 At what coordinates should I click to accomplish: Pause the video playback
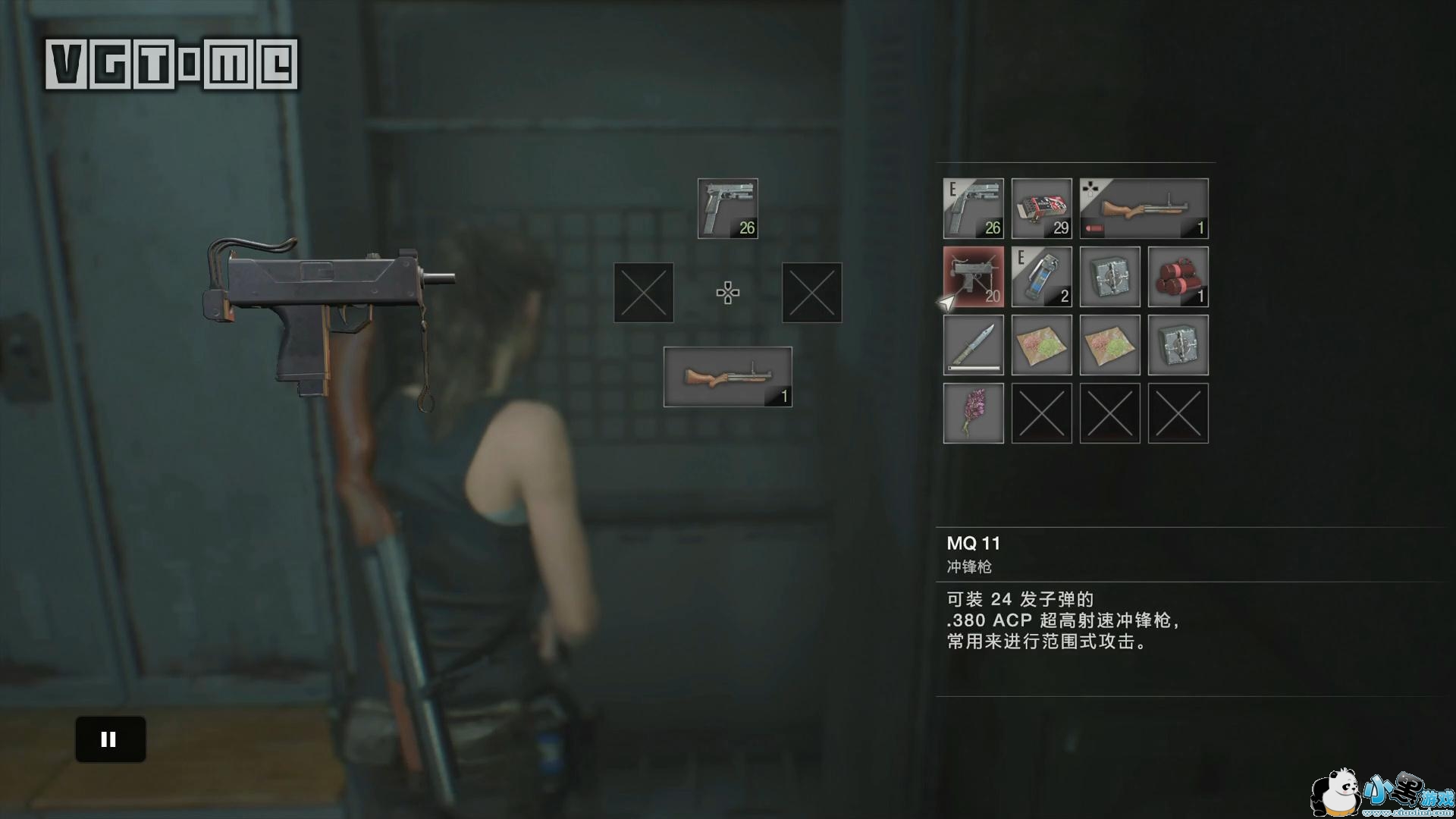pyautogui.click(x=110, y=739)
